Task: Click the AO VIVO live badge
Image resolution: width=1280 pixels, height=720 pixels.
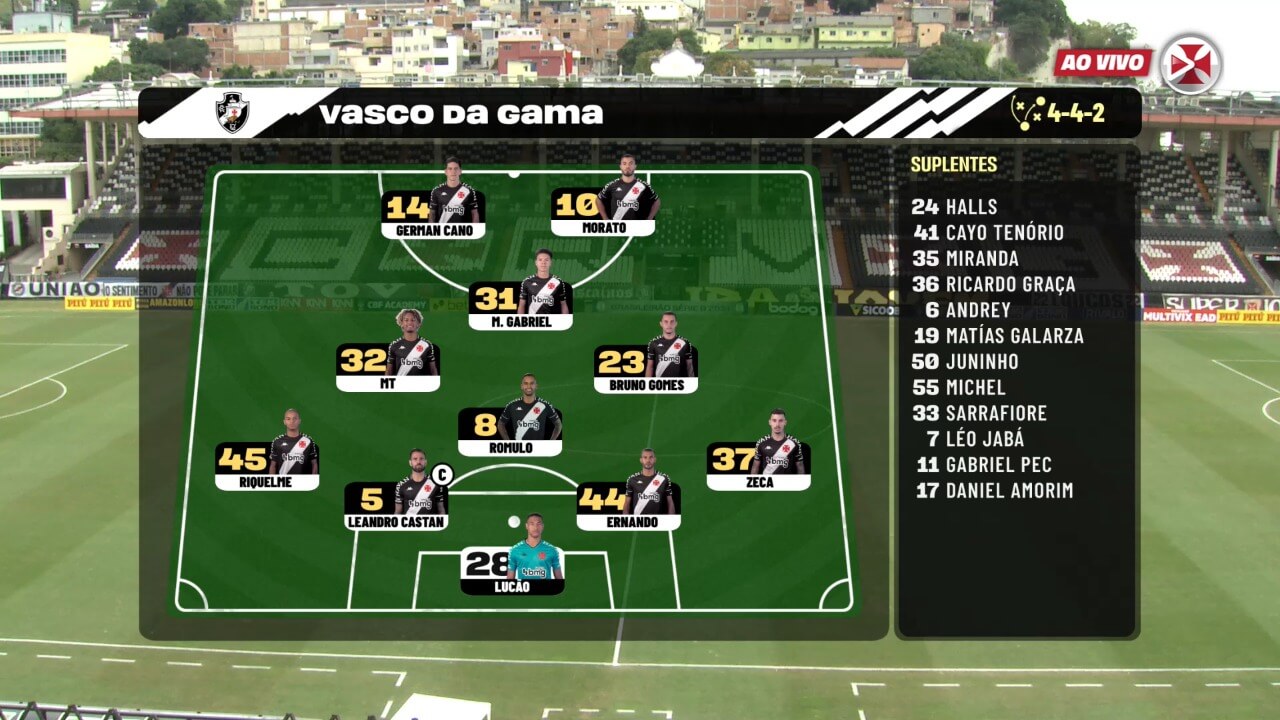Action: point(1102,63)
